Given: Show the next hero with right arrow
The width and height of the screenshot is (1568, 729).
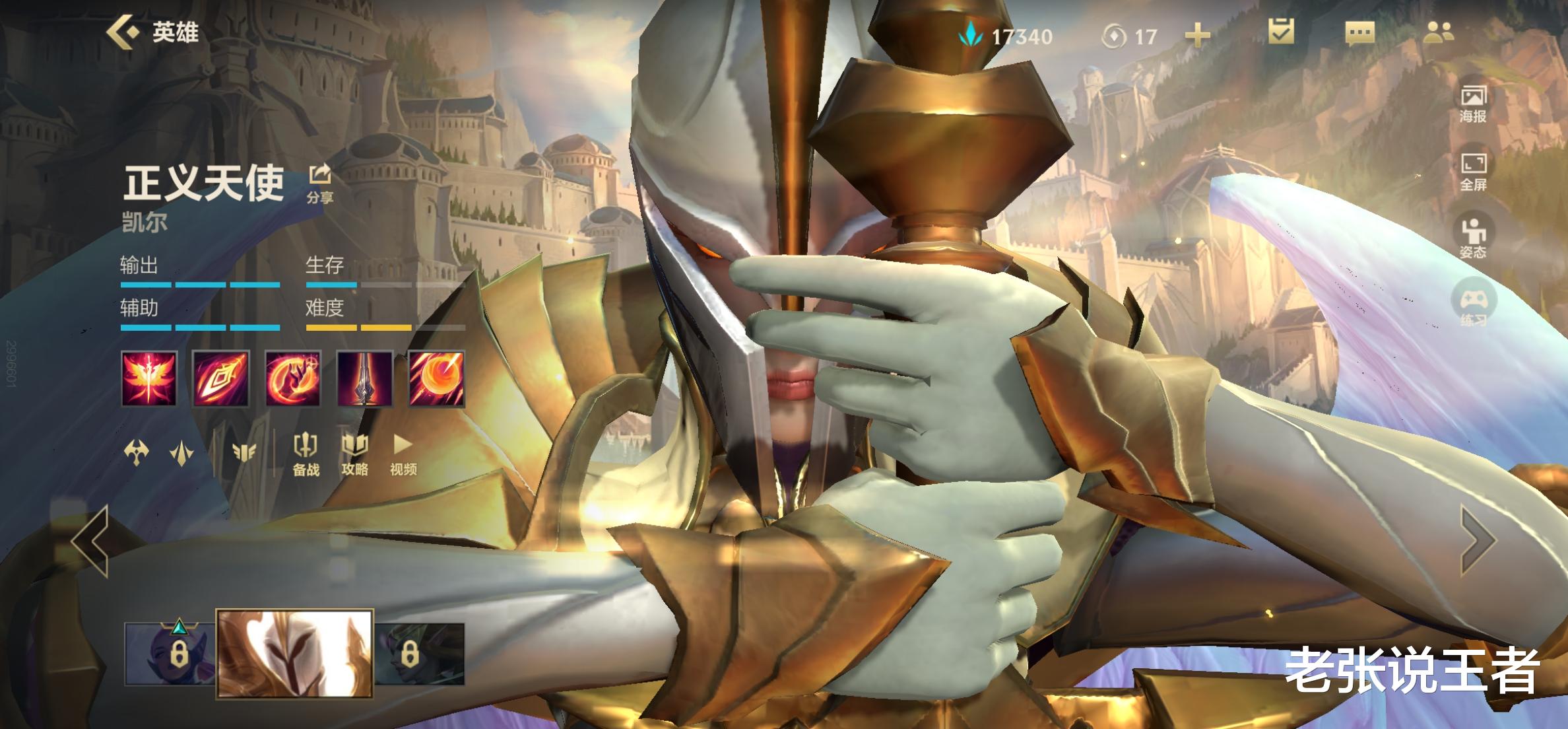Looking at the screenshot, I should coord(1478,541).
